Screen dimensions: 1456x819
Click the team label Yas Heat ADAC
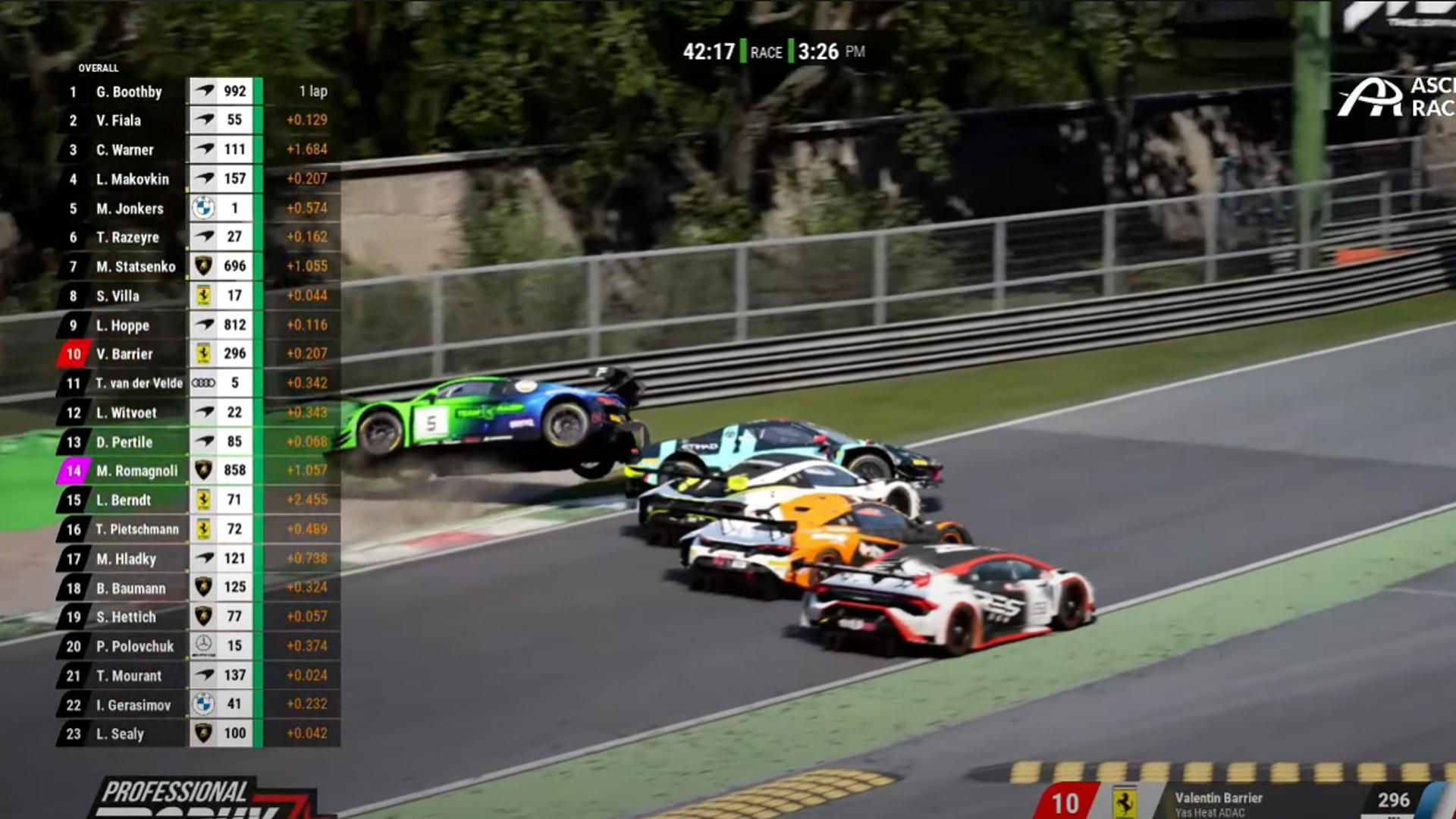[1211, 813]
